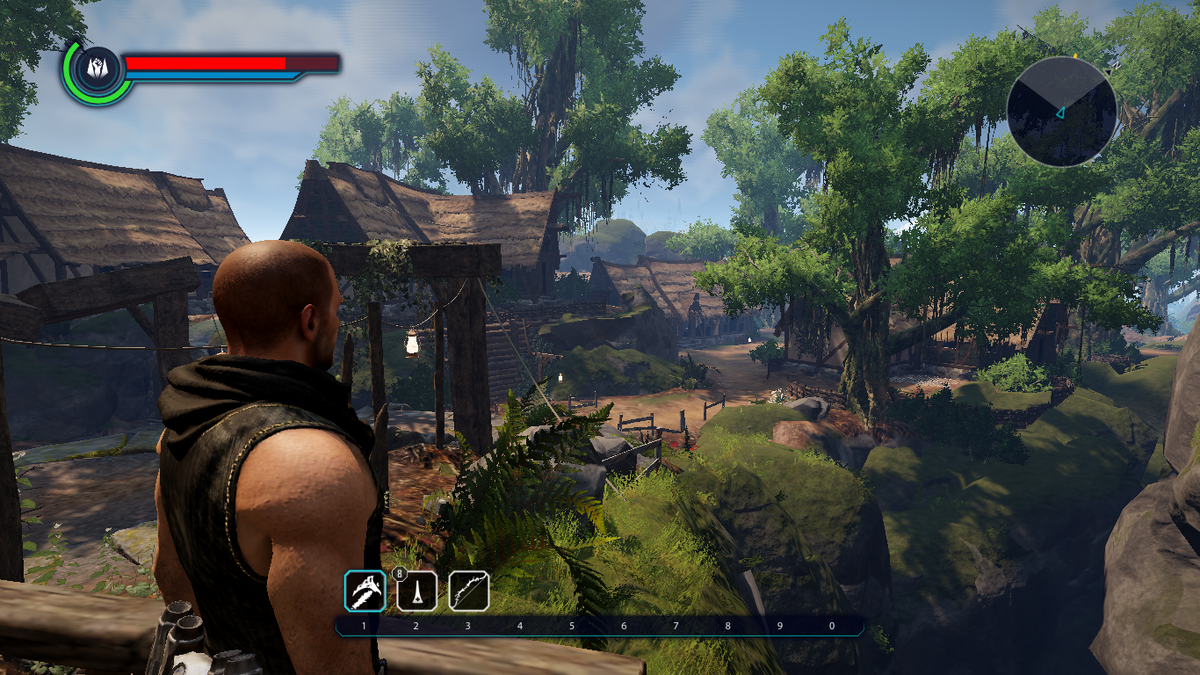Open the circular minimap
This screenshot has width=1200, height=675.
tap(1061, 111)
